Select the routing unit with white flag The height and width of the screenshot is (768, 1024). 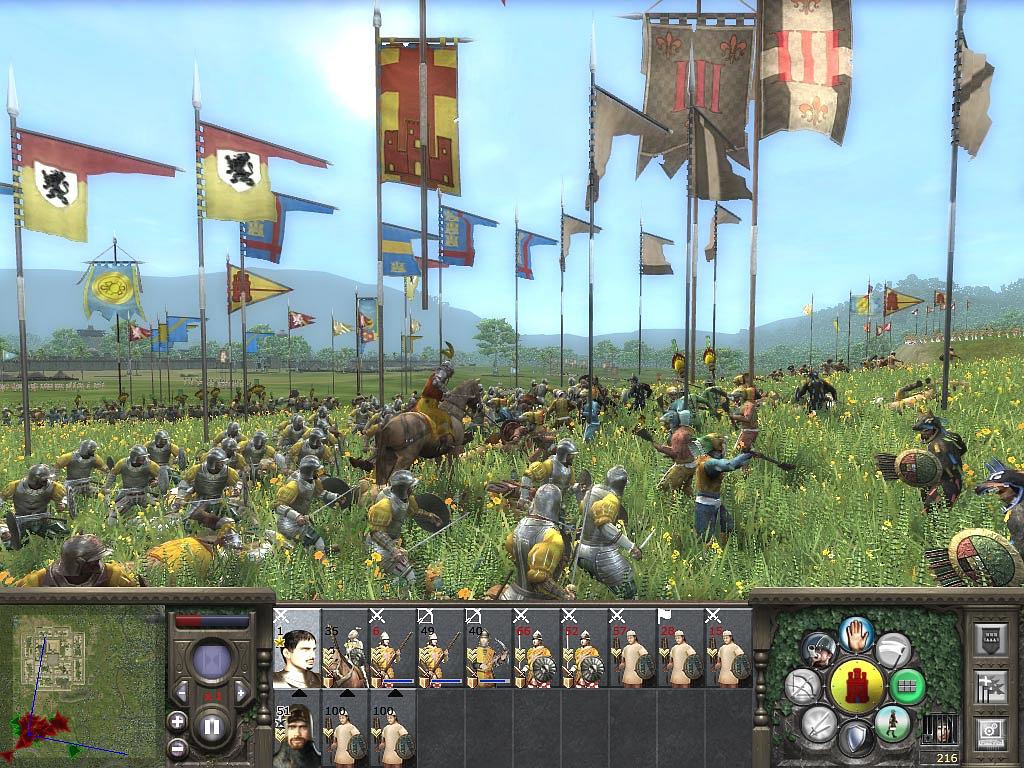[x=681, y=648]
